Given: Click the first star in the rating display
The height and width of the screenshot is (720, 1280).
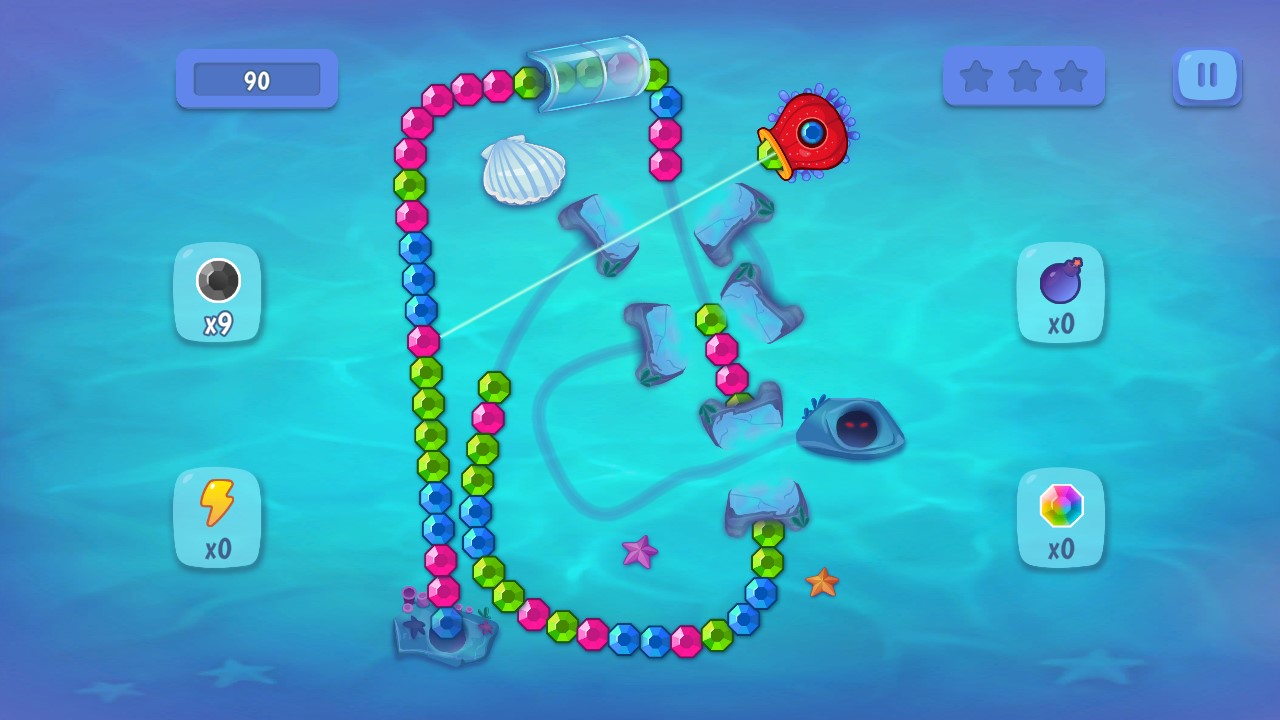Looking at the screenshot, I should (x=977, y=75).
